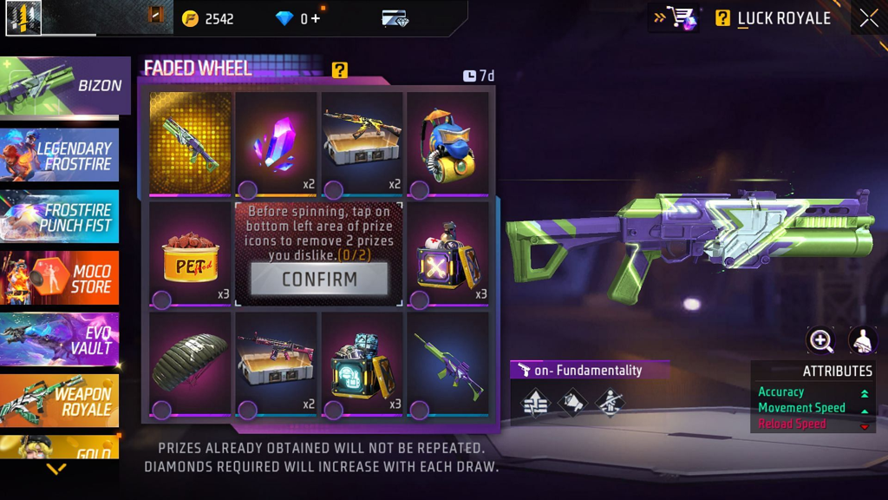Select the golden Bizon grand prize tile
This screenshot has height=500, width=888.
coord(190,145)
